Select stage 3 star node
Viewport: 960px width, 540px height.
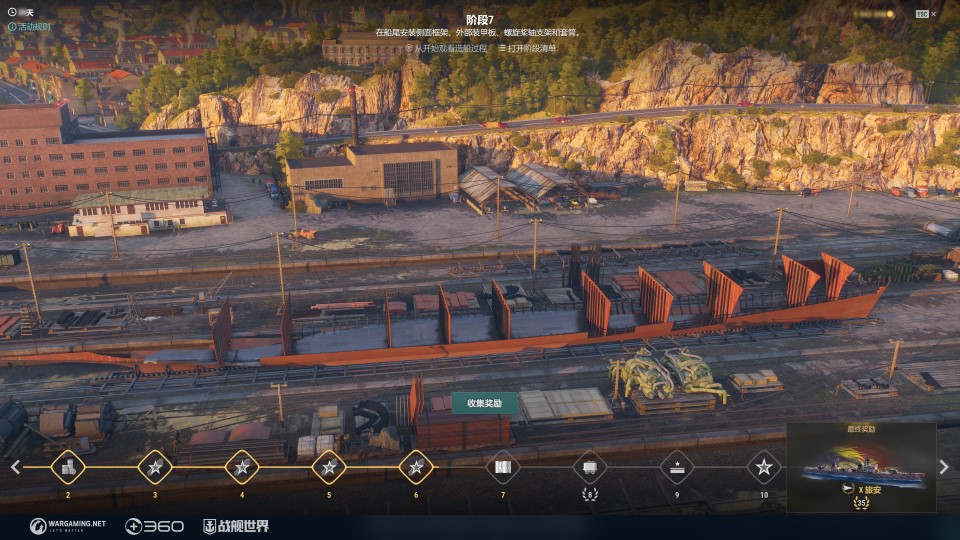(x=155, y=467)
